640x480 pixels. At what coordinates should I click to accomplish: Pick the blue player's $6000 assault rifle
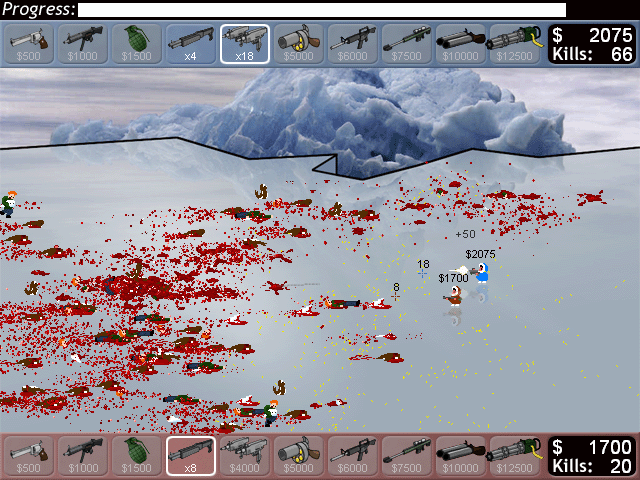(x=353, y=45)
